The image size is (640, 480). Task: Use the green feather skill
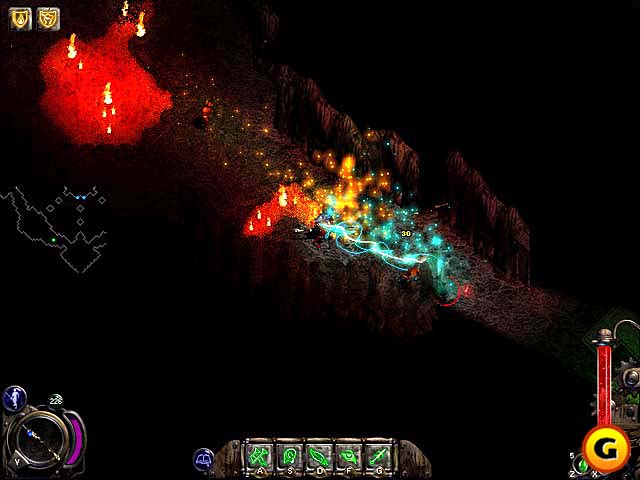pos(319,456)
